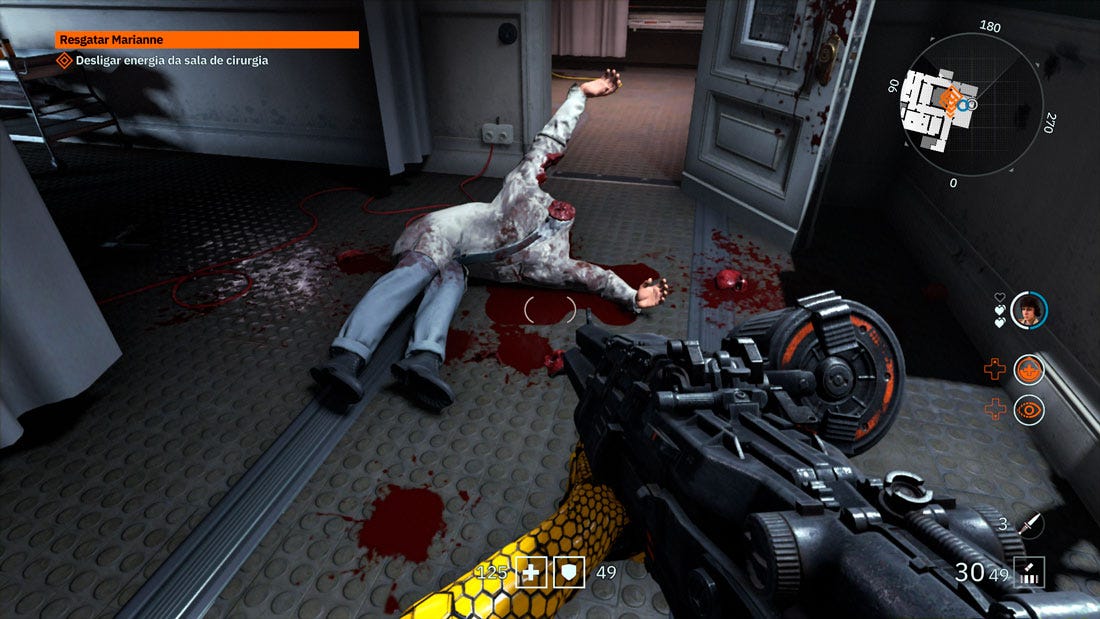The image size is (1100, 619).
Task: Click the armor shield icon
Action: point(569,573)
